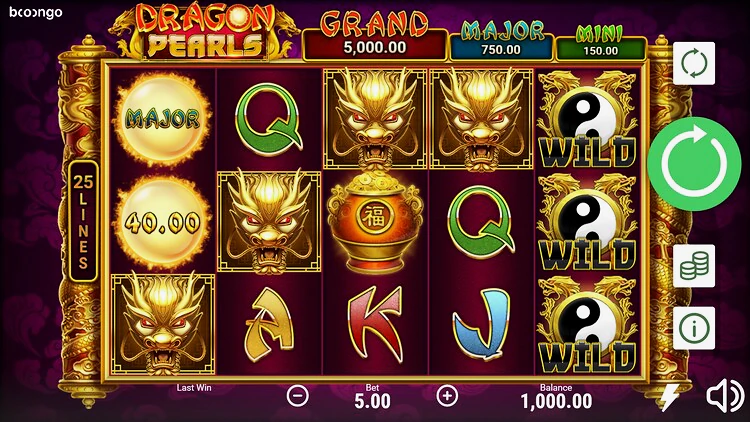Mute sound with the speaker icon

point(725,396)
